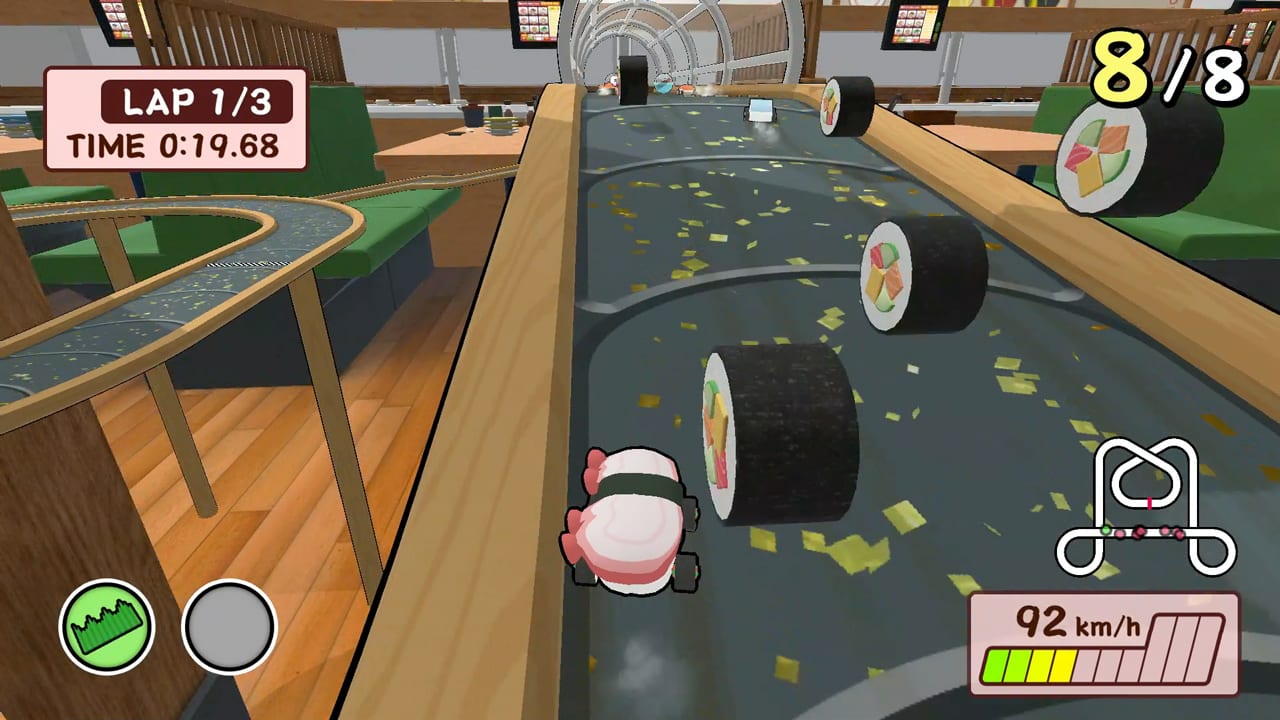Expand the 92 km/h speed readout
This screenshot has height=720, width=1280.
tap(1052, 622)
